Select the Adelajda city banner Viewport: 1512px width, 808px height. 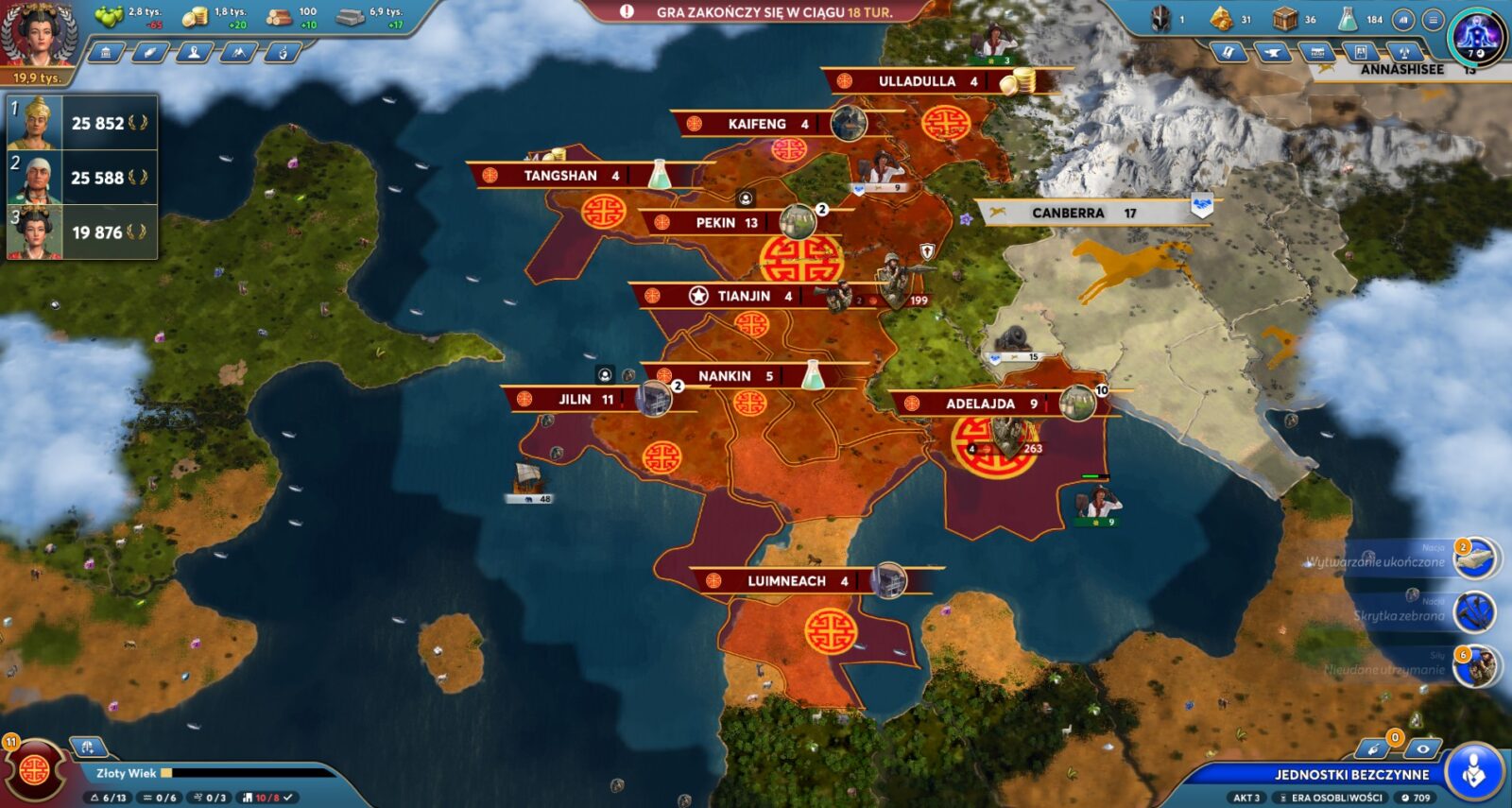pos(980,404)
